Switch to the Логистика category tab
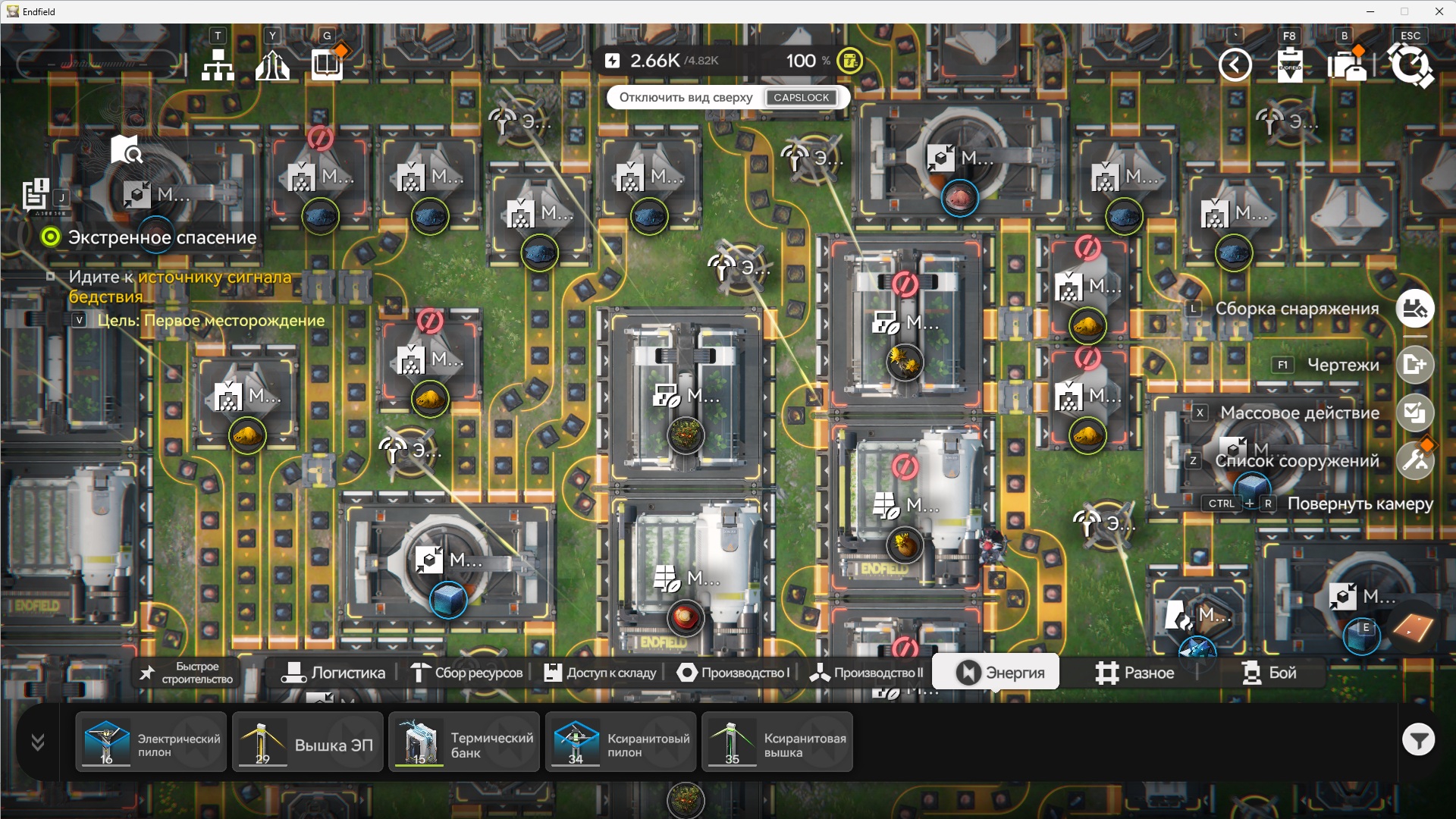Screen dimensions: 1456x819 [334, 673]
